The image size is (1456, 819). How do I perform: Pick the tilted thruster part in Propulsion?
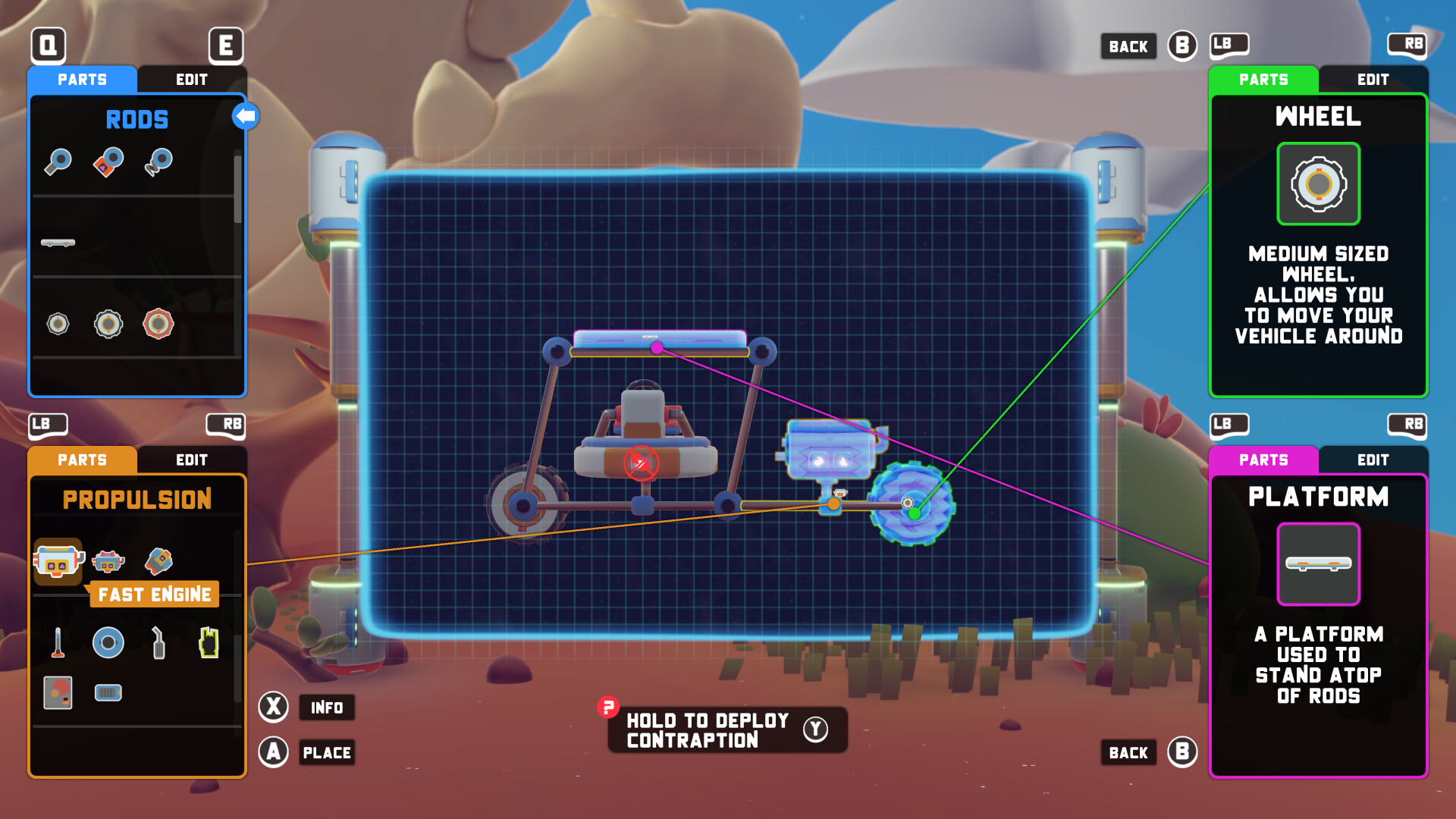coord(158,561)
